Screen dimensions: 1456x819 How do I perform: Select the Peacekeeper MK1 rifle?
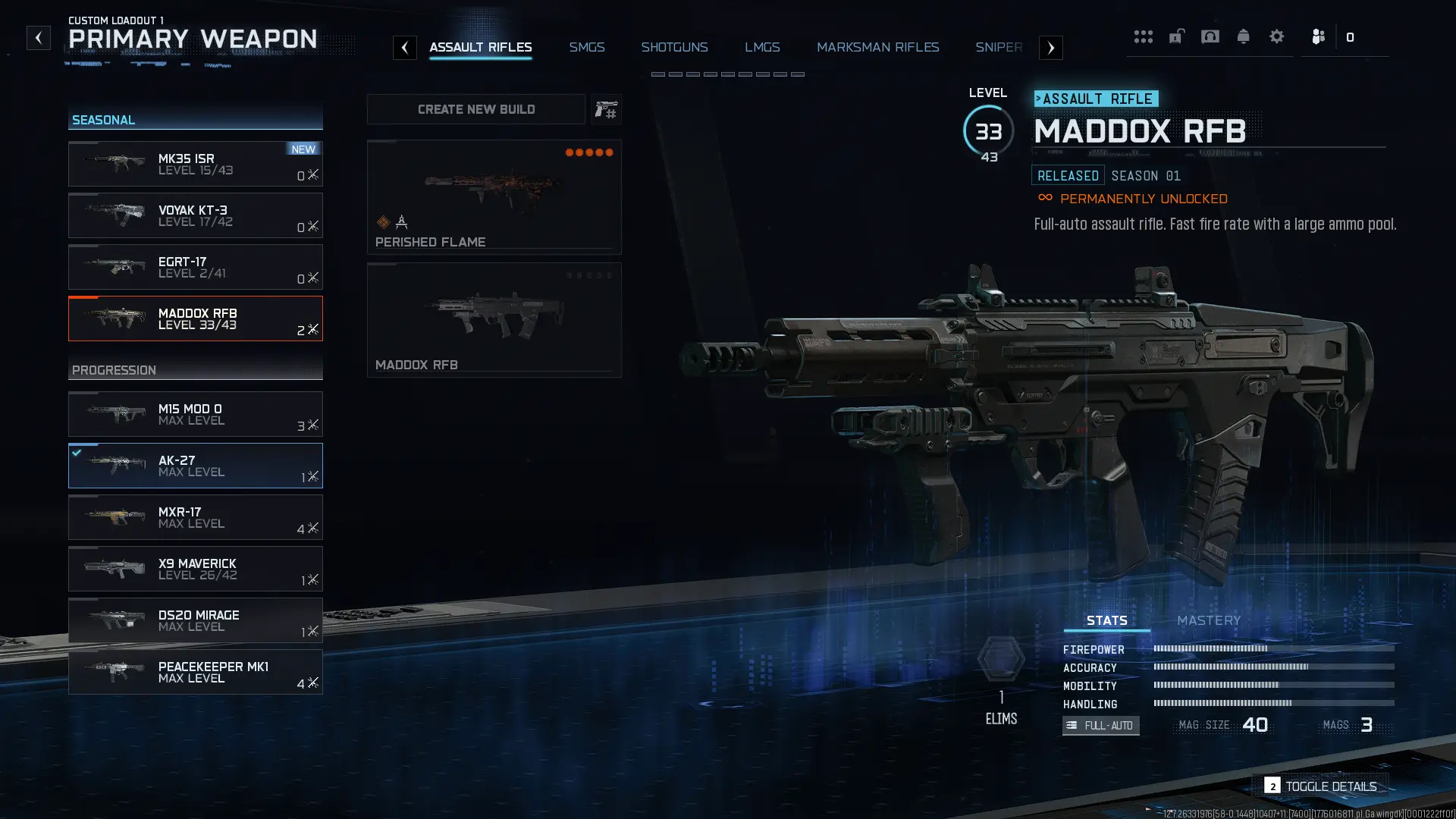[x=195, y=672]
